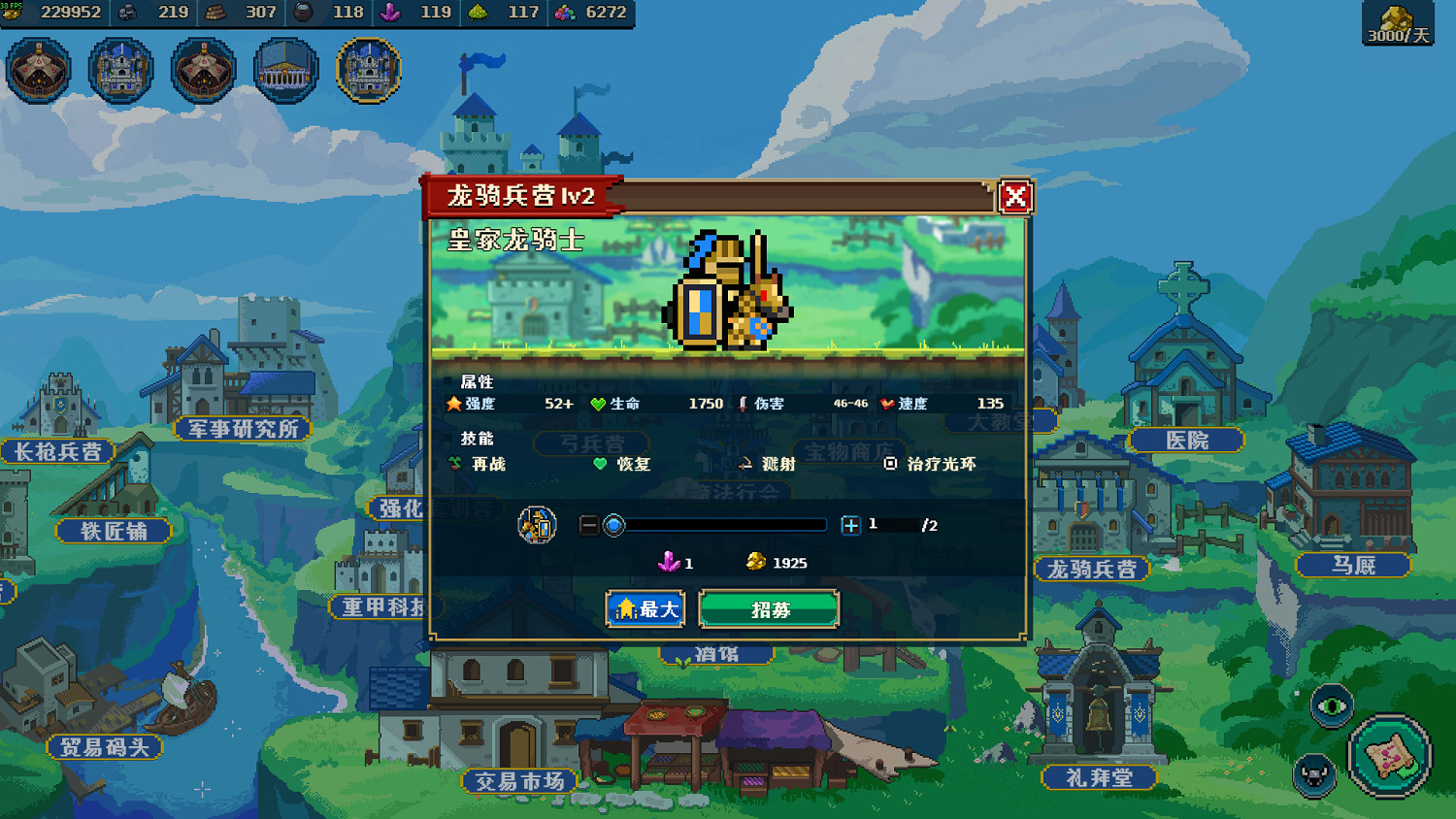Select the 治疗光环 skill icon

click(892, 465)
